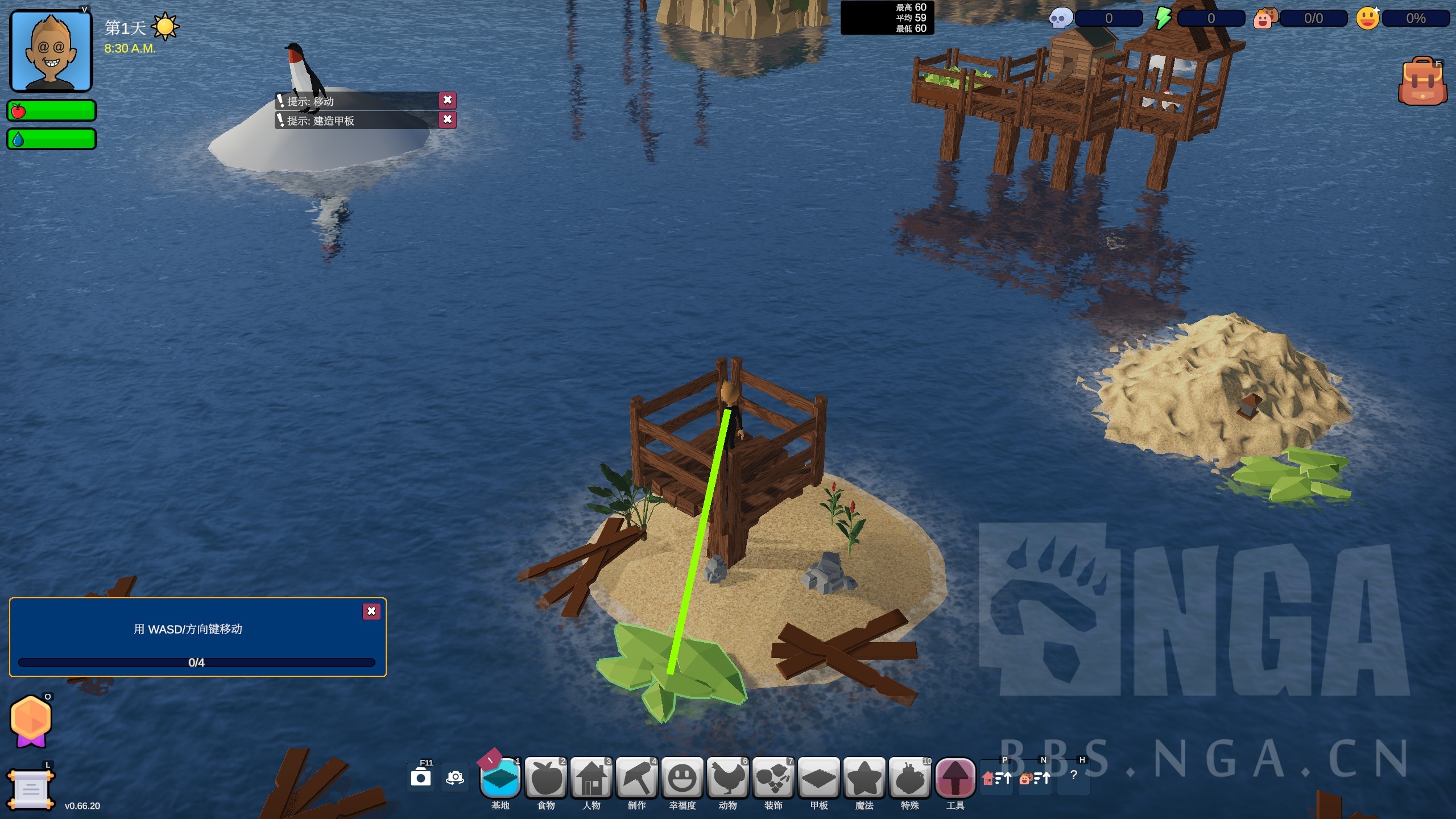Choose the 制作 crafting hammer category
Image resolution: width=1456 pixels, height=819 pixels.
[637, 777]
